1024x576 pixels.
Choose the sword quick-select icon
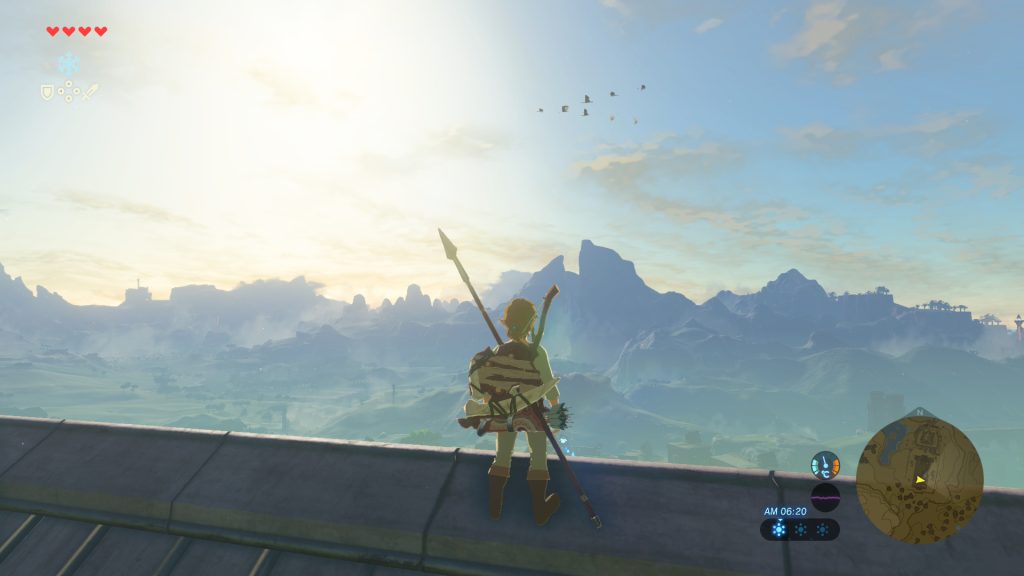point(90,92)
